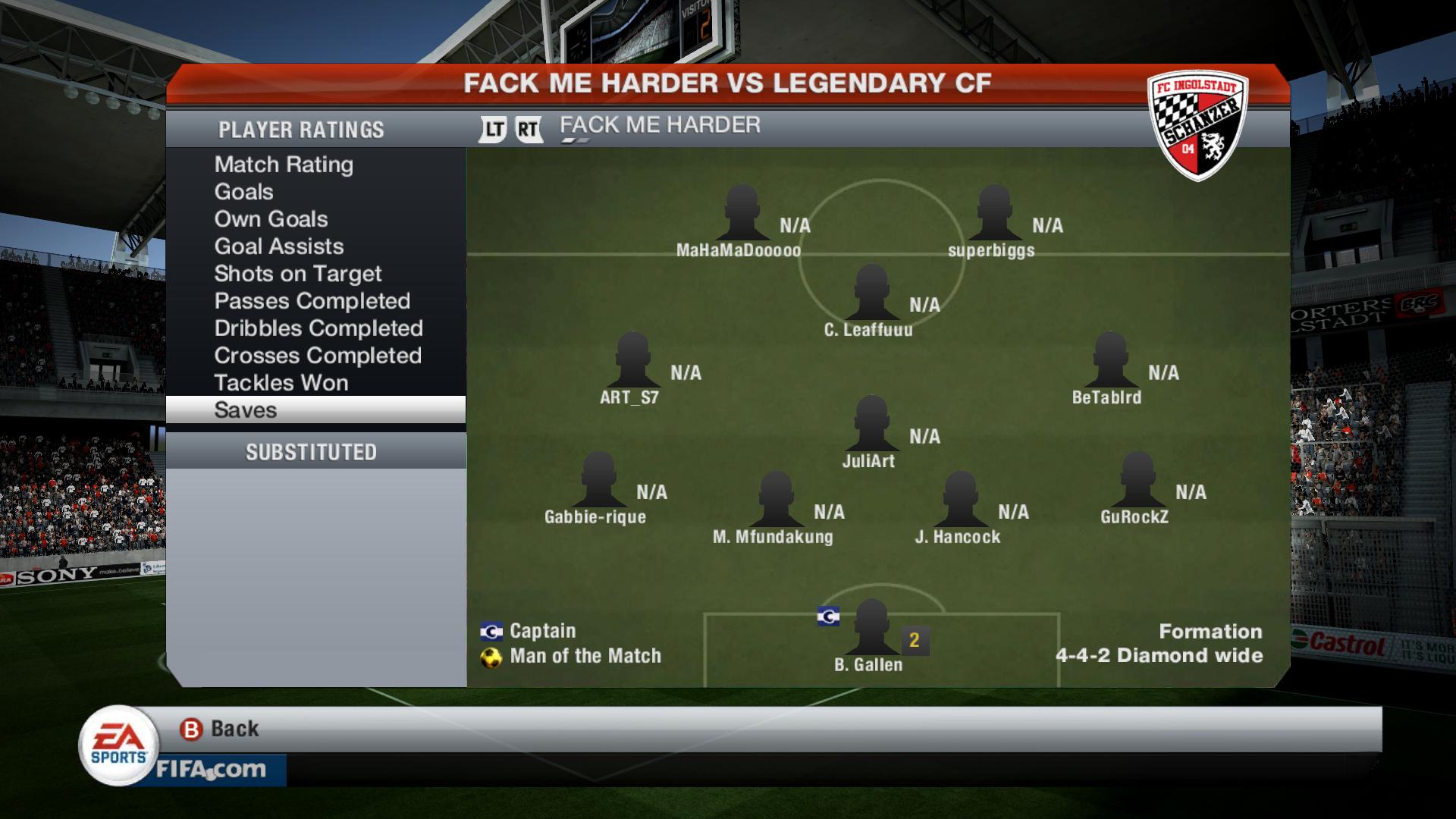Open the FIFA.com link

click(x=211, y=770)
